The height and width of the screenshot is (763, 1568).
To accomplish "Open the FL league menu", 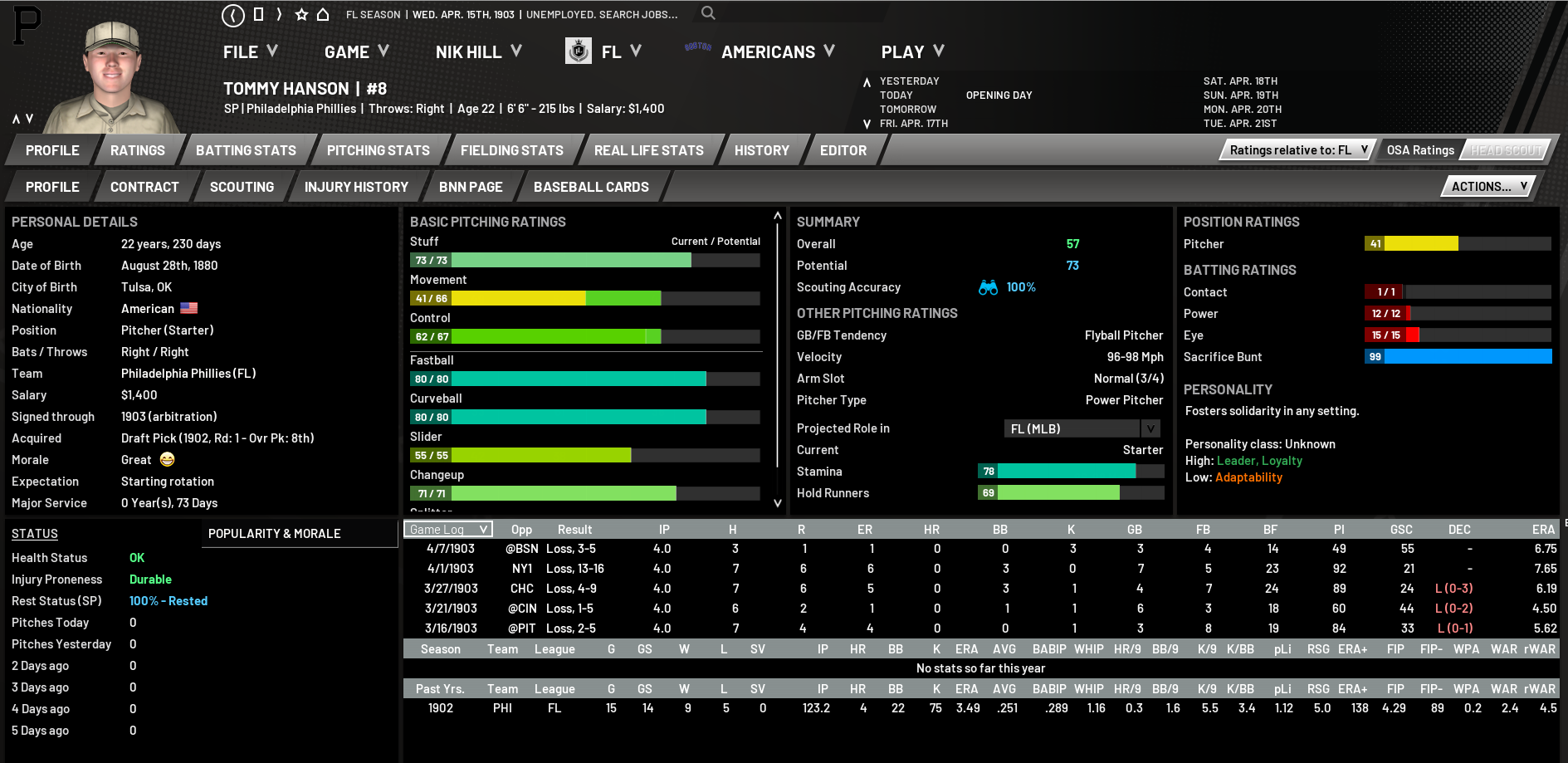I will click(x=620, y=52).
